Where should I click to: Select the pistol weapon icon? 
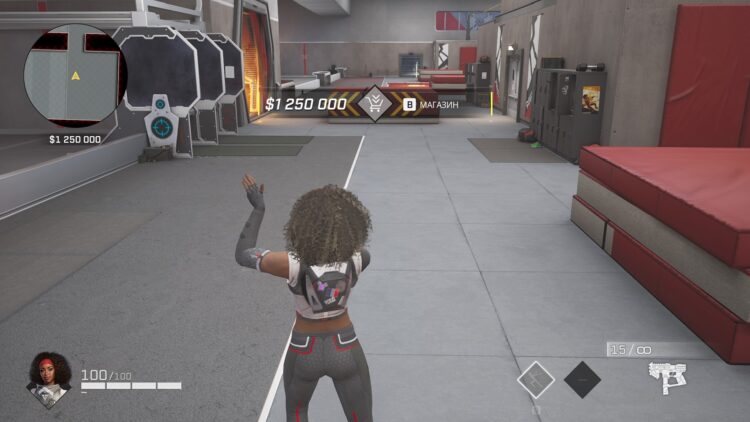[665, 377]
